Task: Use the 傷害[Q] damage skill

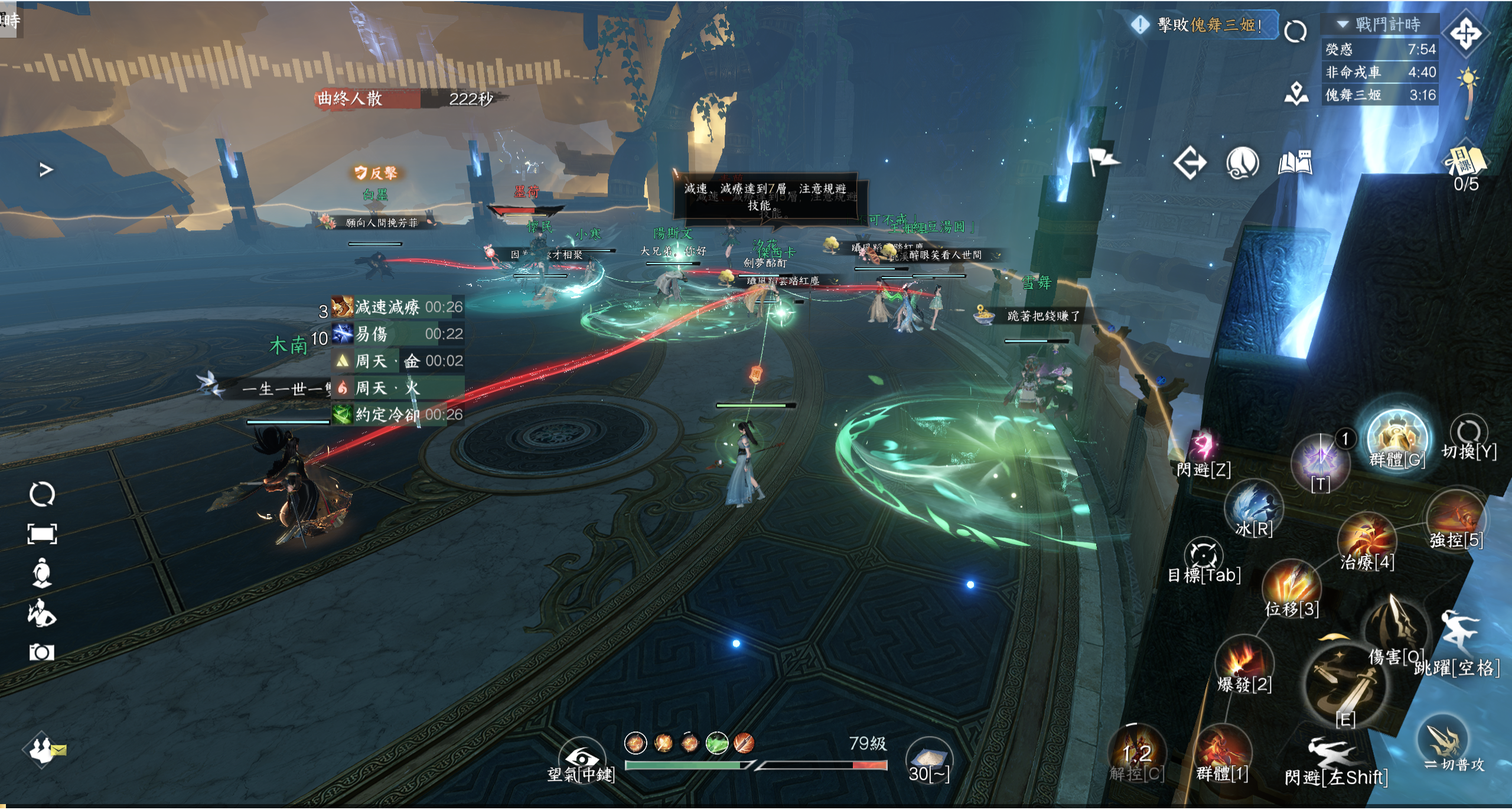Action: [1396, 626]
